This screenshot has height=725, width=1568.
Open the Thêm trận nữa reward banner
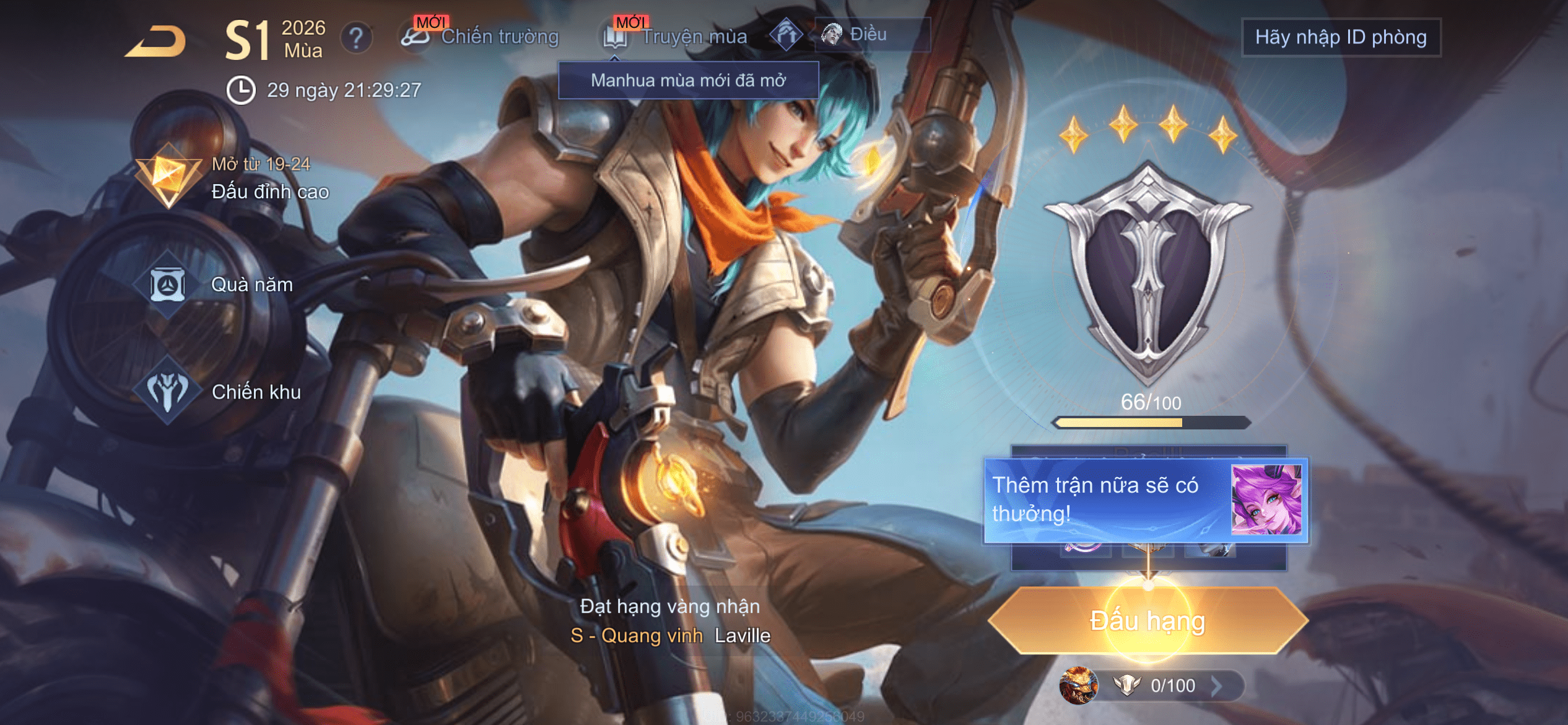(x=1146, y=499)
